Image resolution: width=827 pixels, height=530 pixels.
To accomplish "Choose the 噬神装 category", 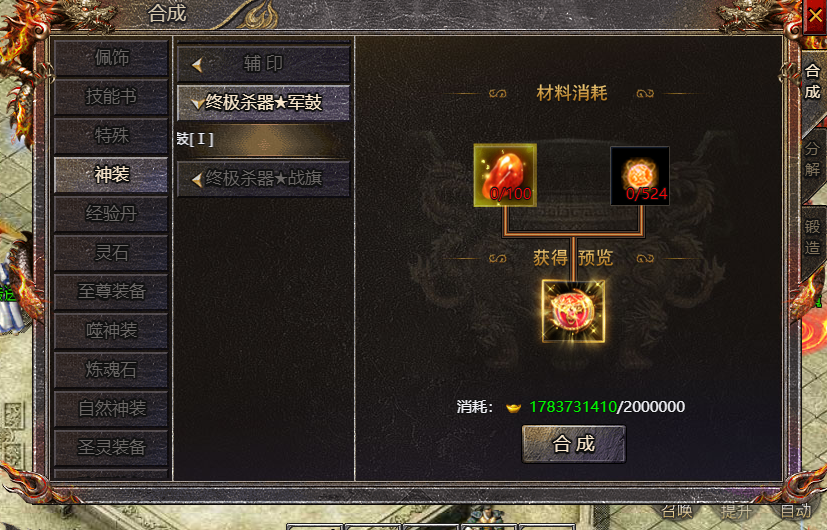I will point(111,331).
